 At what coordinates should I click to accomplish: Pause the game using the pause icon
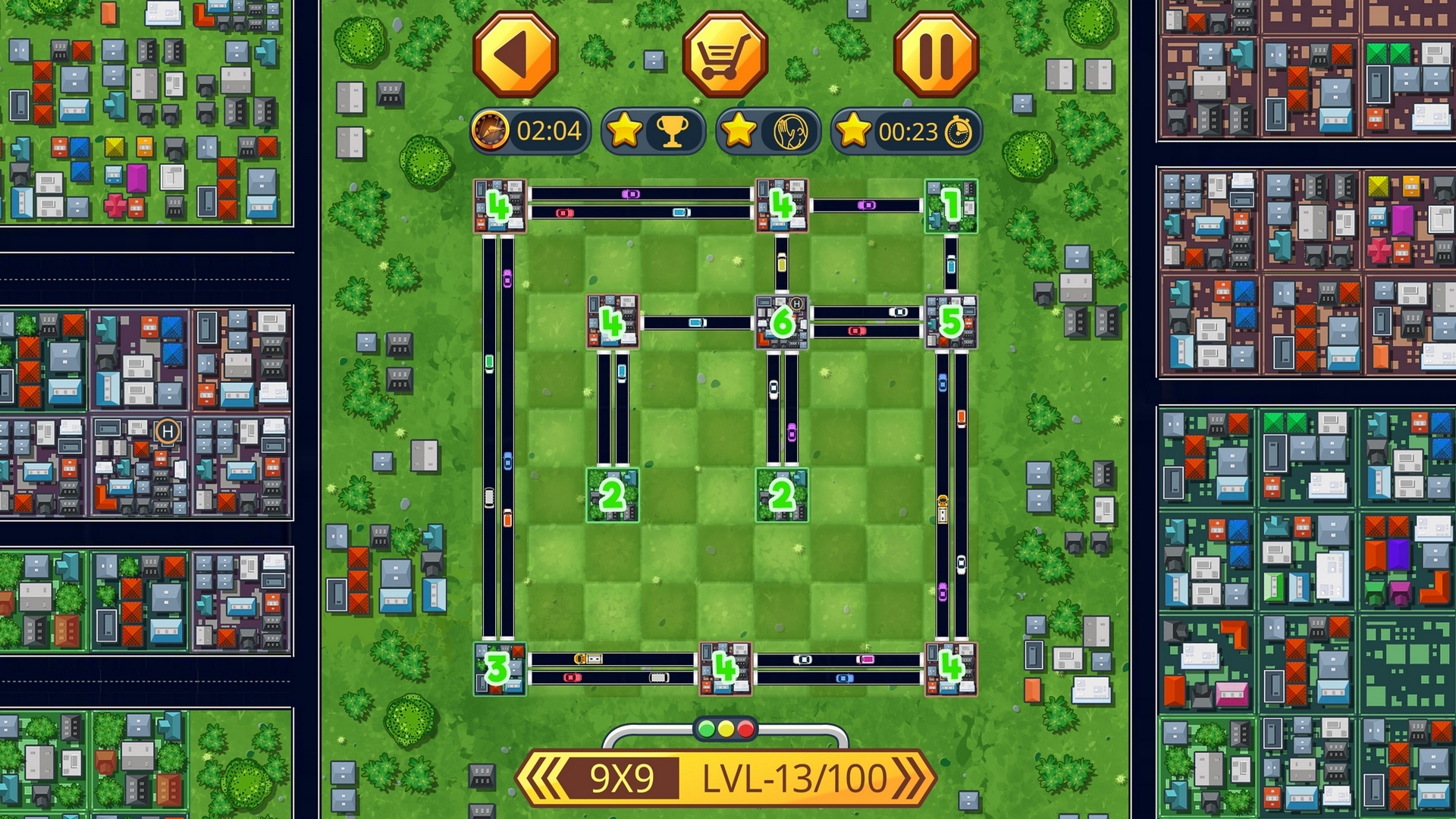(935, 54)
